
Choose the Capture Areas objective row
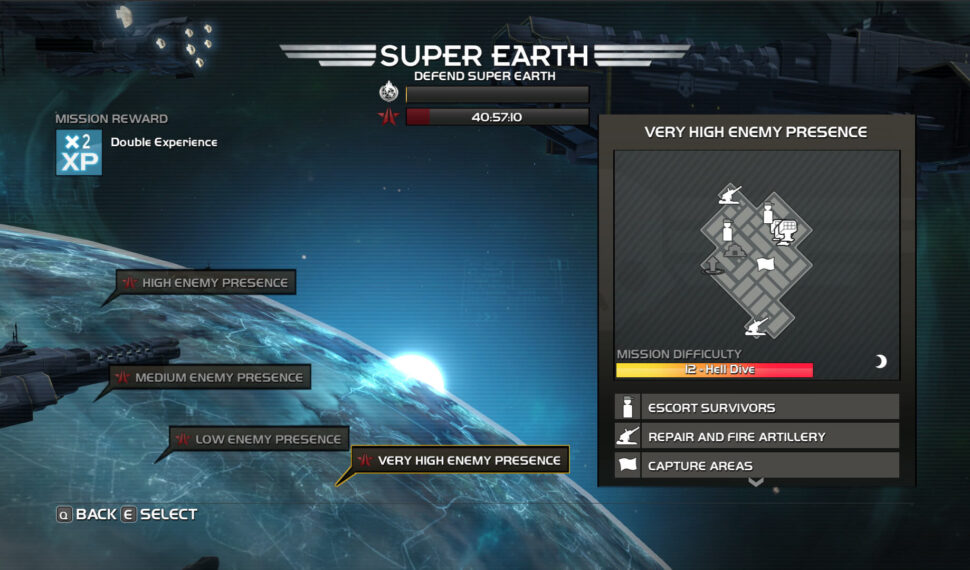click(756, 466)
